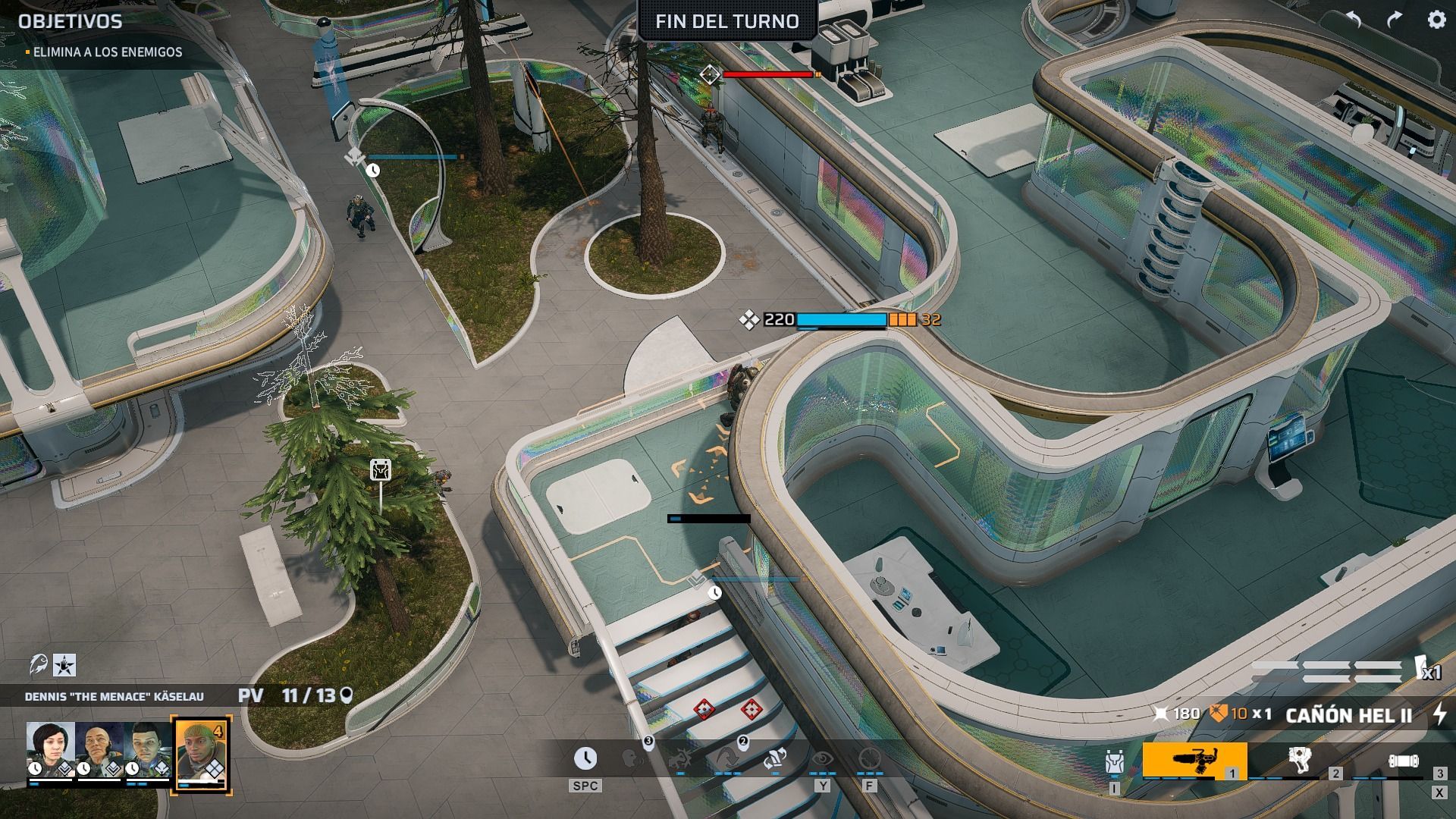Use the curved arrow dash ability
The image size is (1456, 819).
[727, 758]
